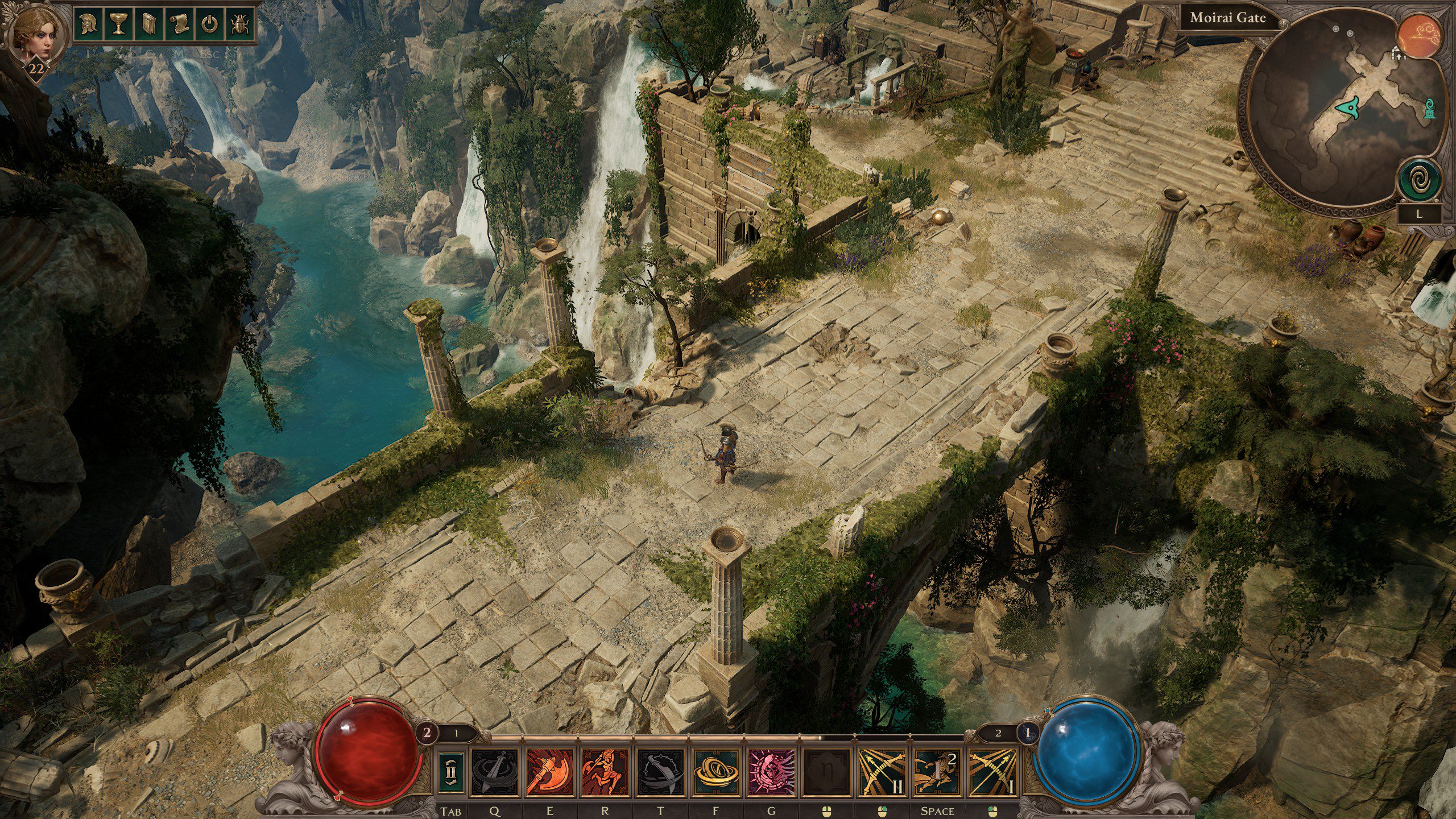Viewport: 1456px width, 819px height.
Task: Click the power button system menu icon
Action: pyautogui.click(x=208, y=23)
